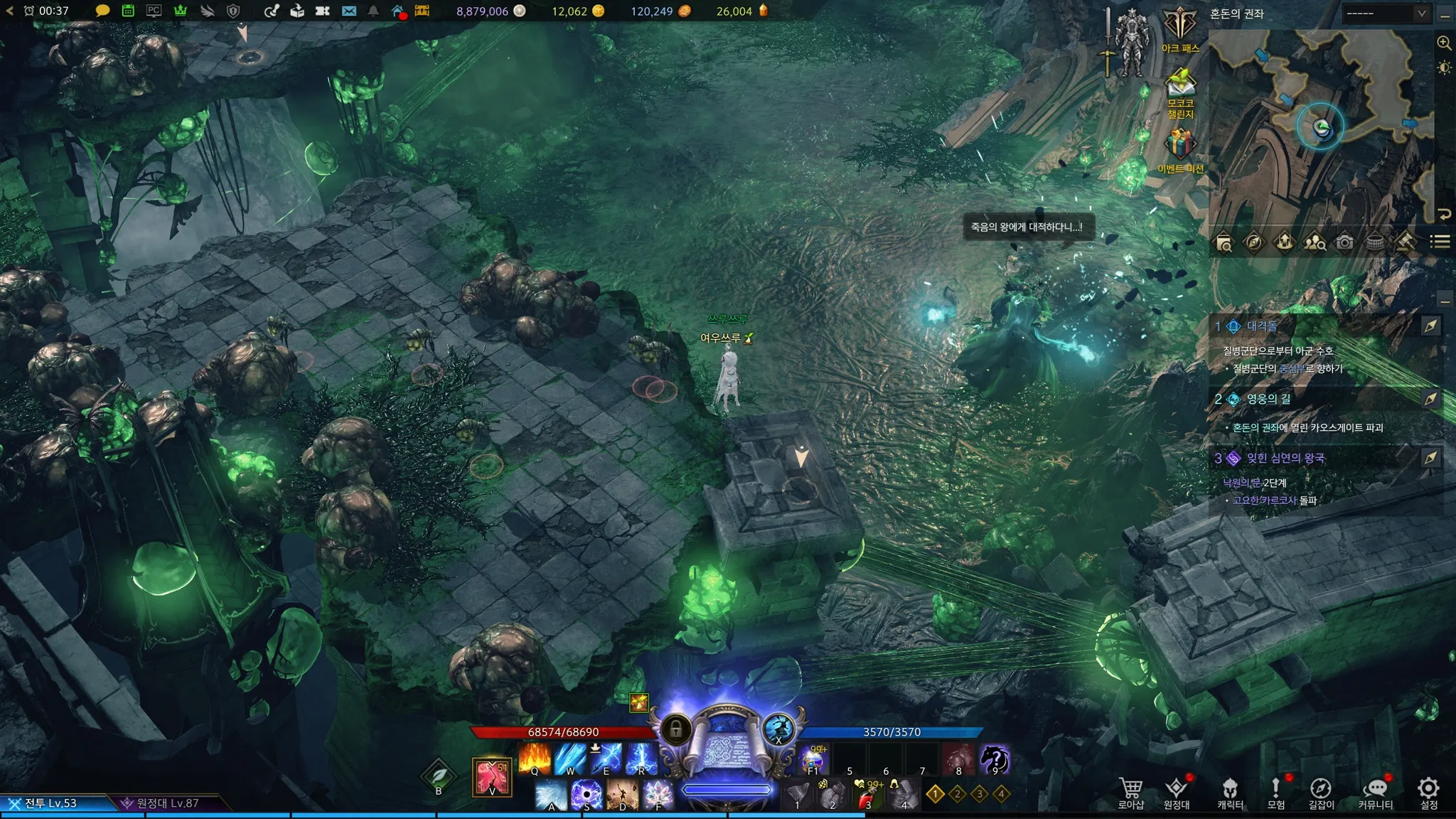Open the 모험 adventure menu
This screenshot has width=1456, height=819.
[x=1276, y=791]
